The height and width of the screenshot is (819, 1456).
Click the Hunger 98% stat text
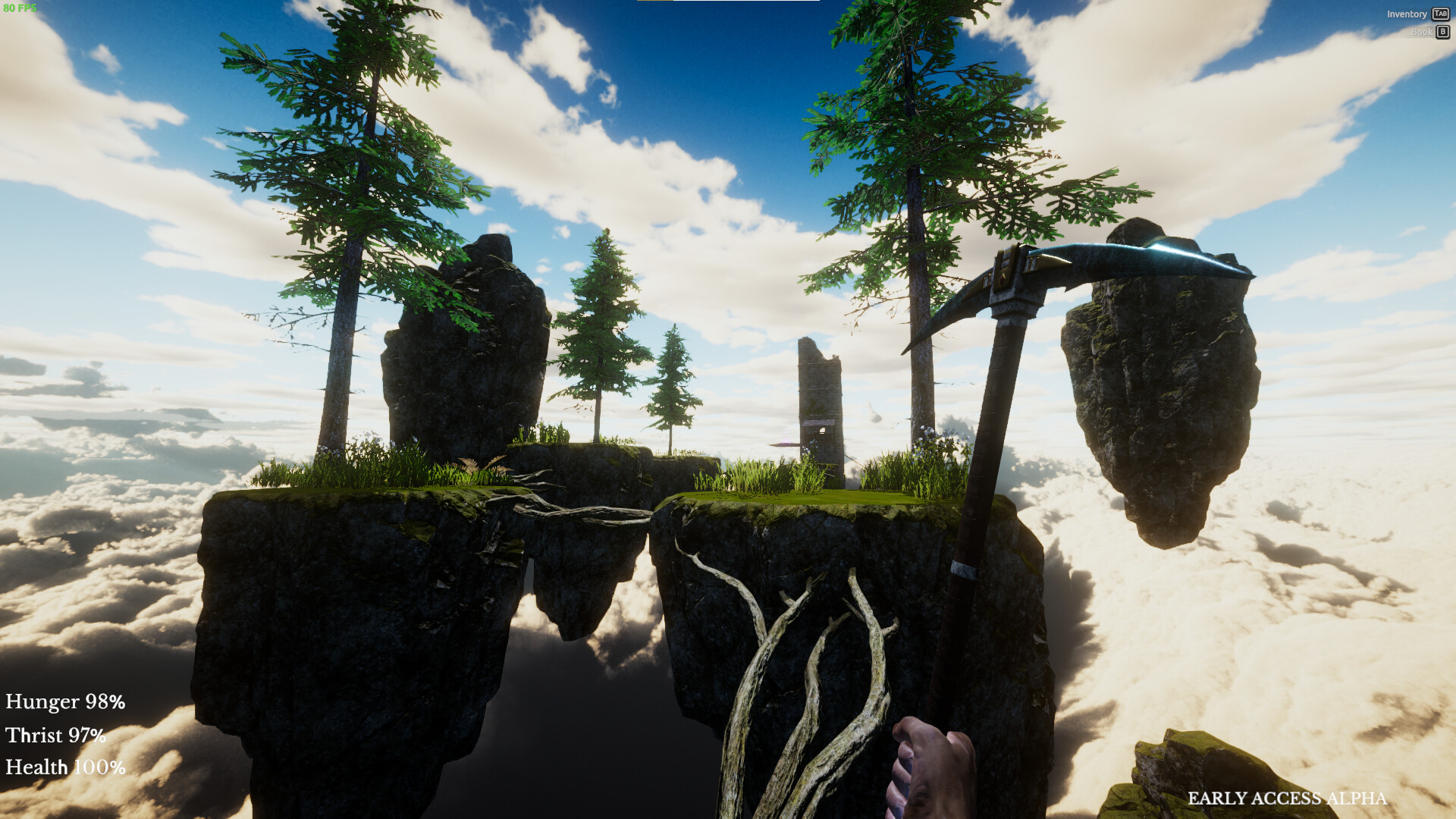pyautogui.click(x=64, y=702)
